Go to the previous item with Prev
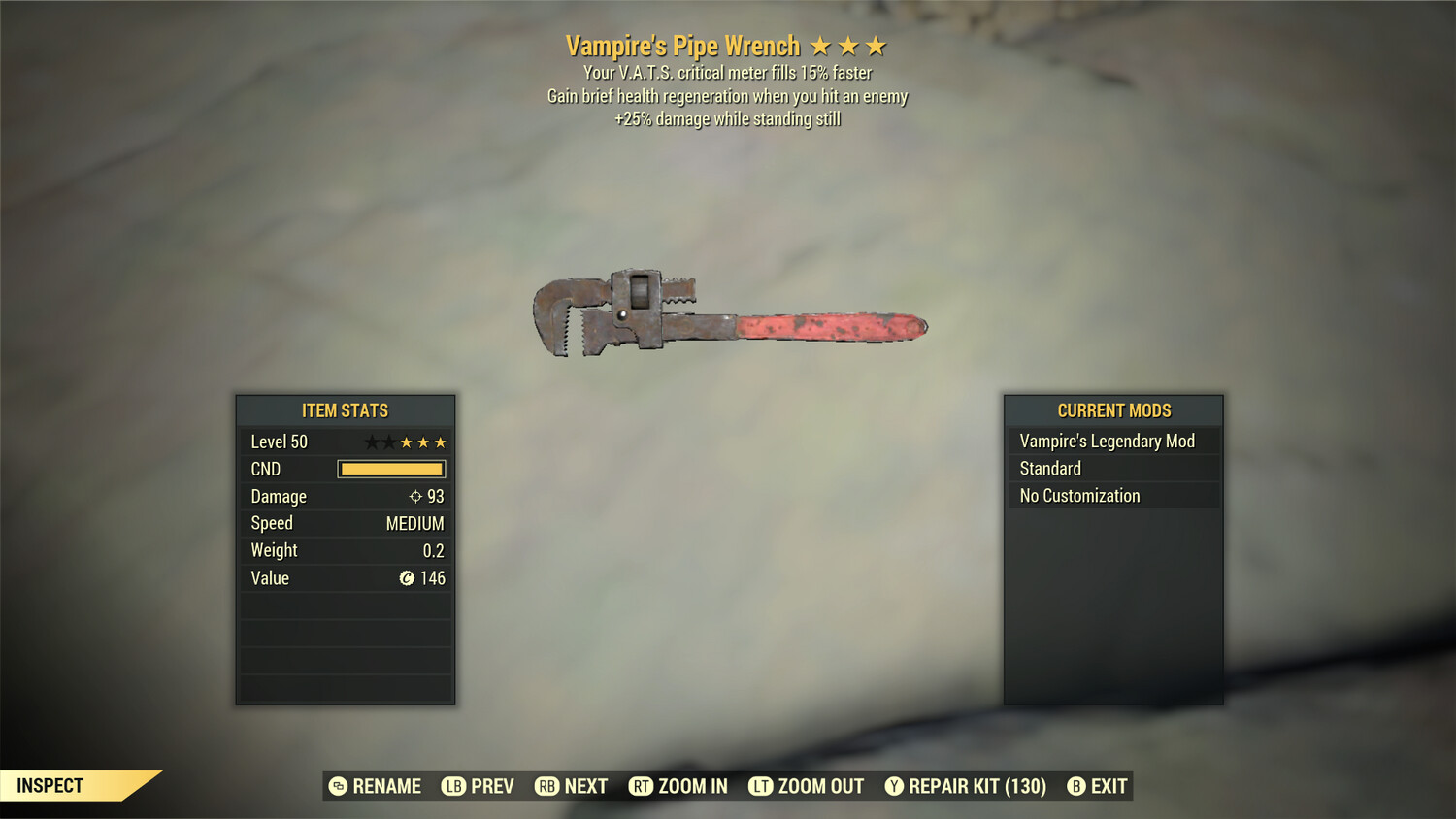 tap(479, 786)
